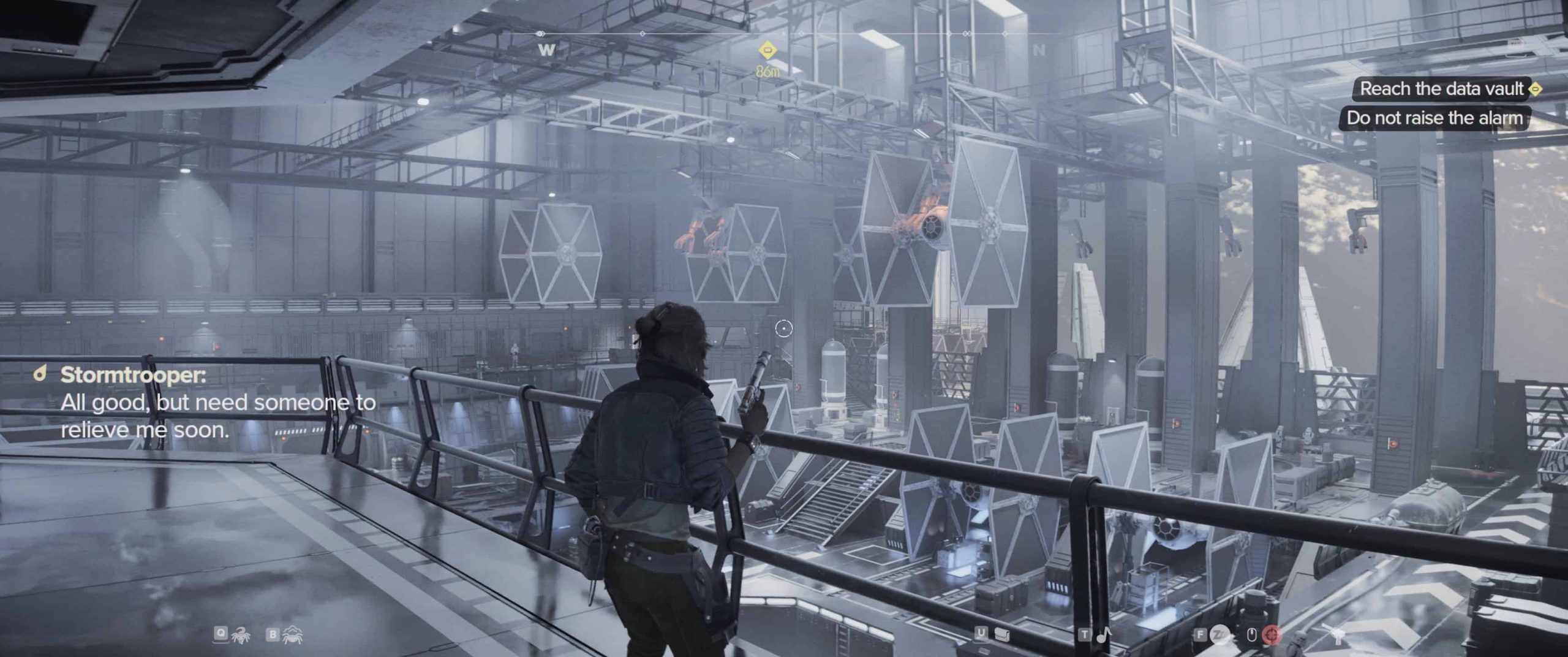Click the W heading on the compass
The width and height of the screenshot is (1568, 657).
(546, 50)
